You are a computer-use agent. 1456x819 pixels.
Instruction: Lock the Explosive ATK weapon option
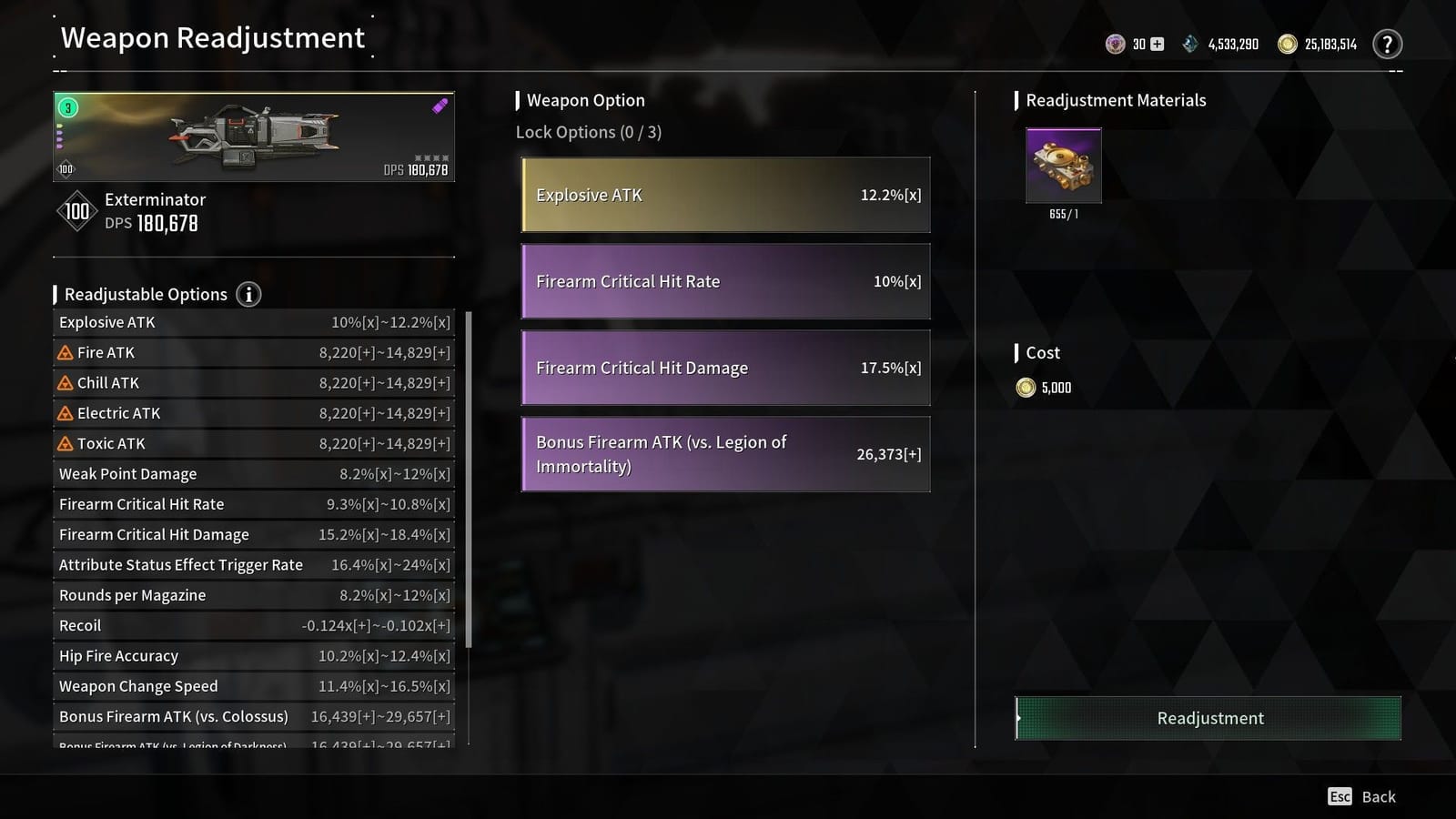725,195
